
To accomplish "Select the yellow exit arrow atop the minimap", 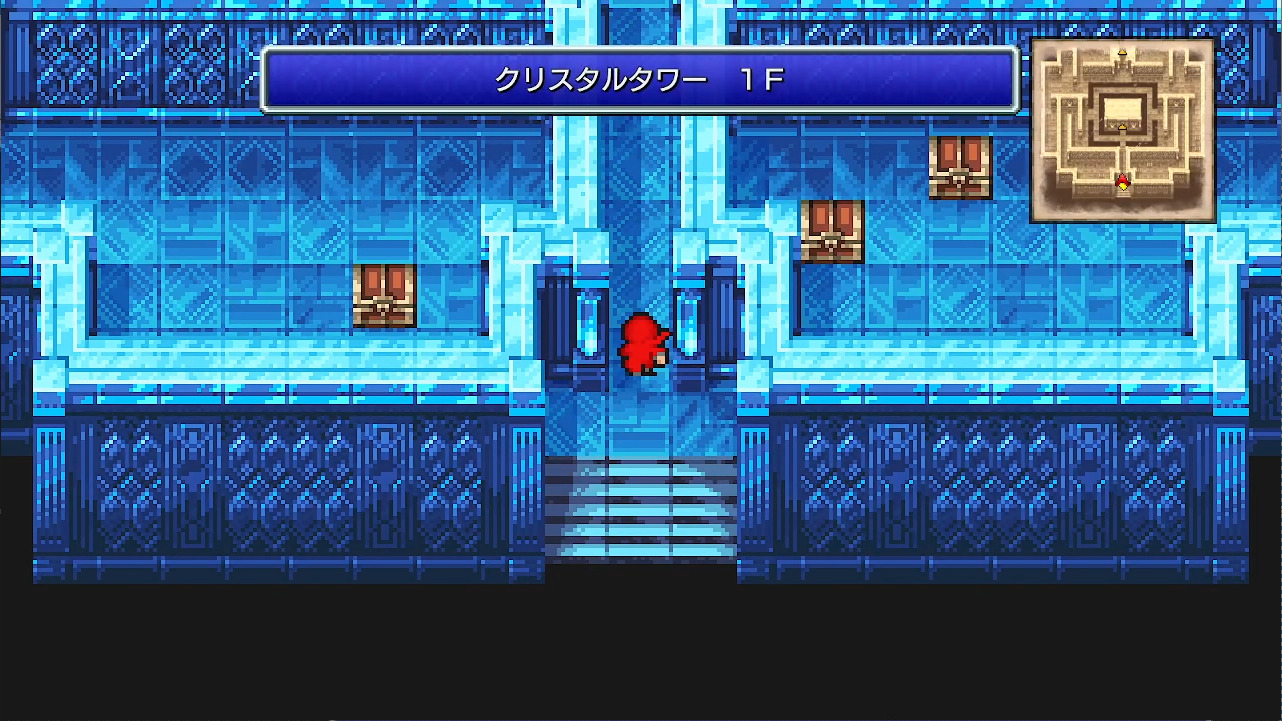I will tap(1122, 52).
